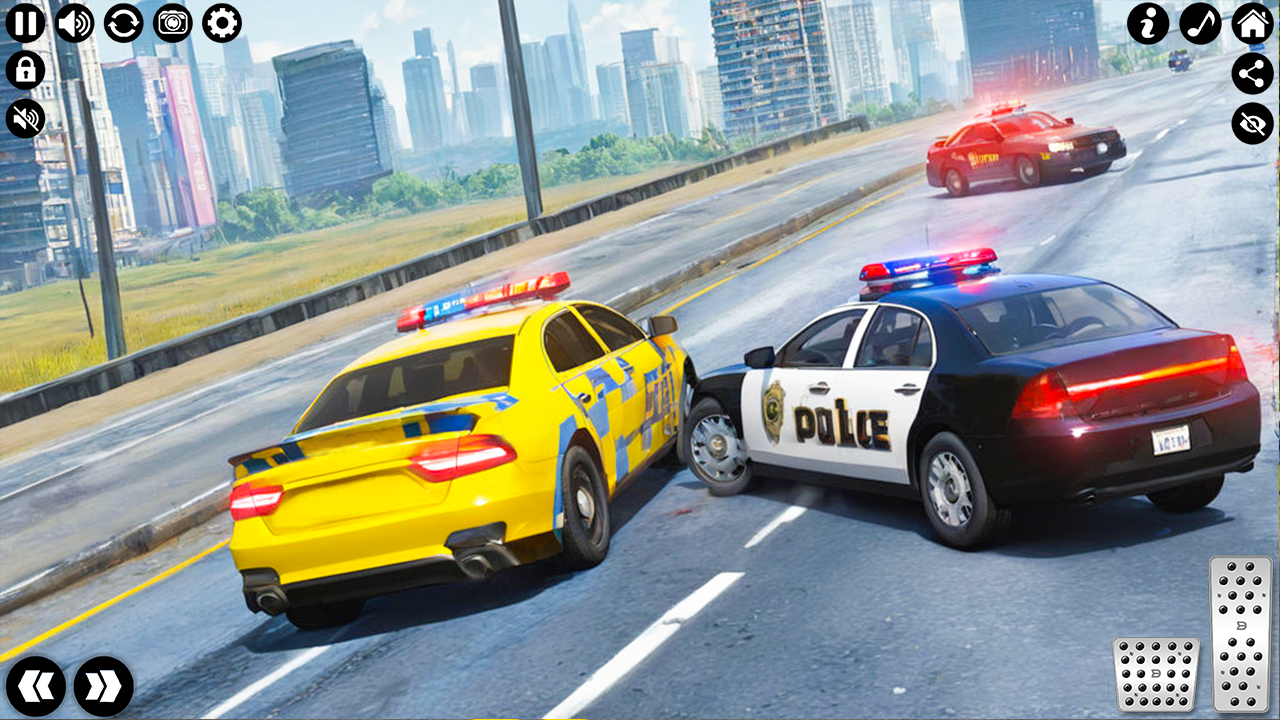Toggle the screen lock icon

[27, 69]
